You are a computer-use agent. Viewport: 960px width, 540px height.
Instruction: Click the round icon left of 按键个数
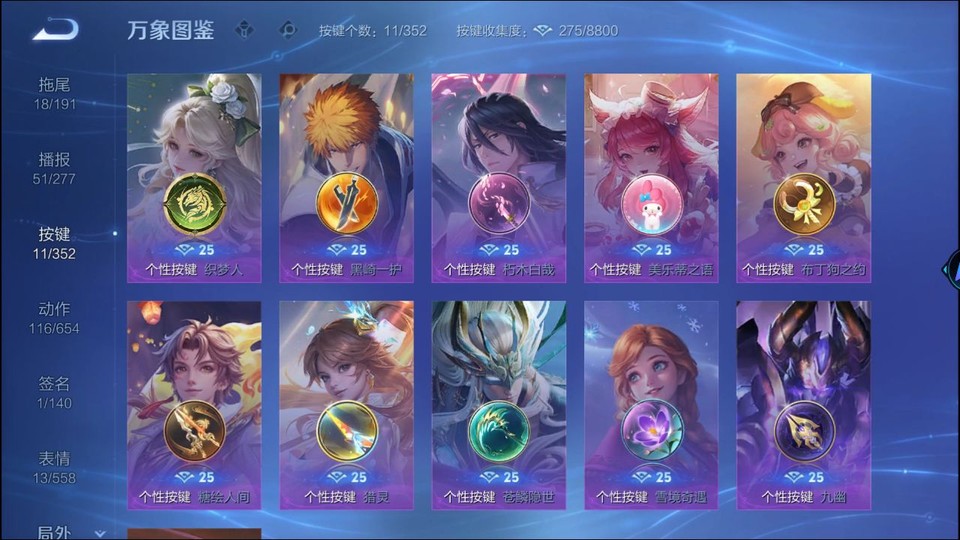click(x=289, y=30)
